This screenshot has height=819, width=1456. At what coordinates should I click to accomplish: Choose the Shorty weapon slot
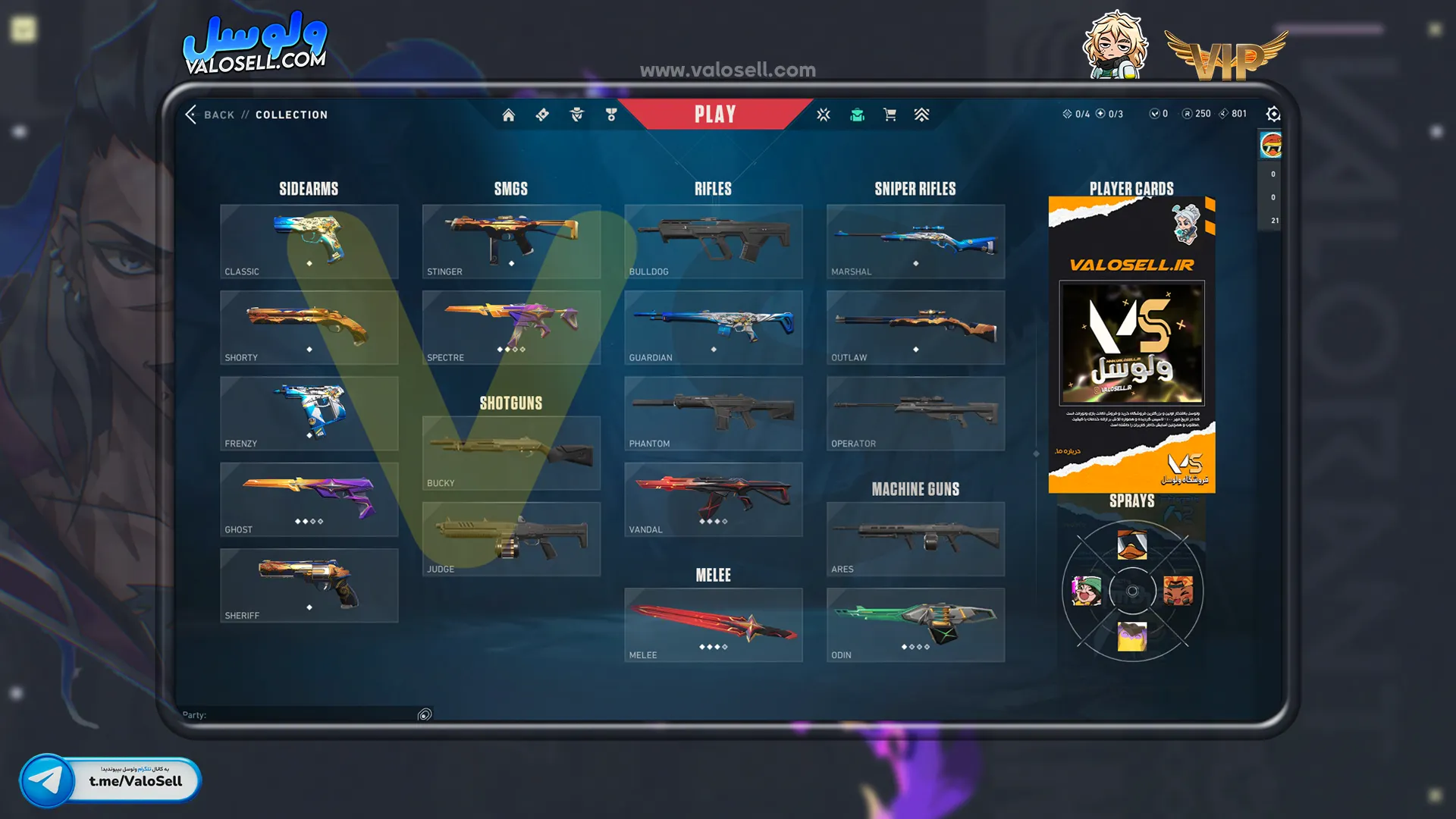coord(309,327)
